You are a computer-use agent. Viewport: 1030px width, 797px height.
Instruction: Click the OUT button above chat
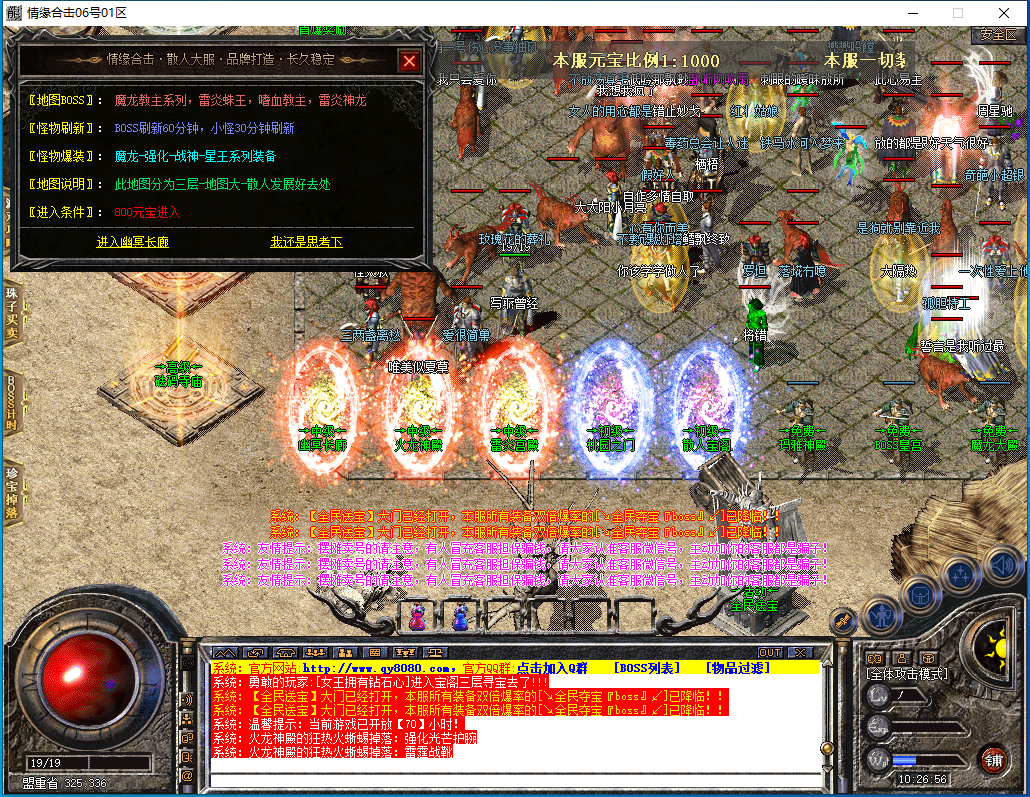pyautogui.click(x=769, y=652)
